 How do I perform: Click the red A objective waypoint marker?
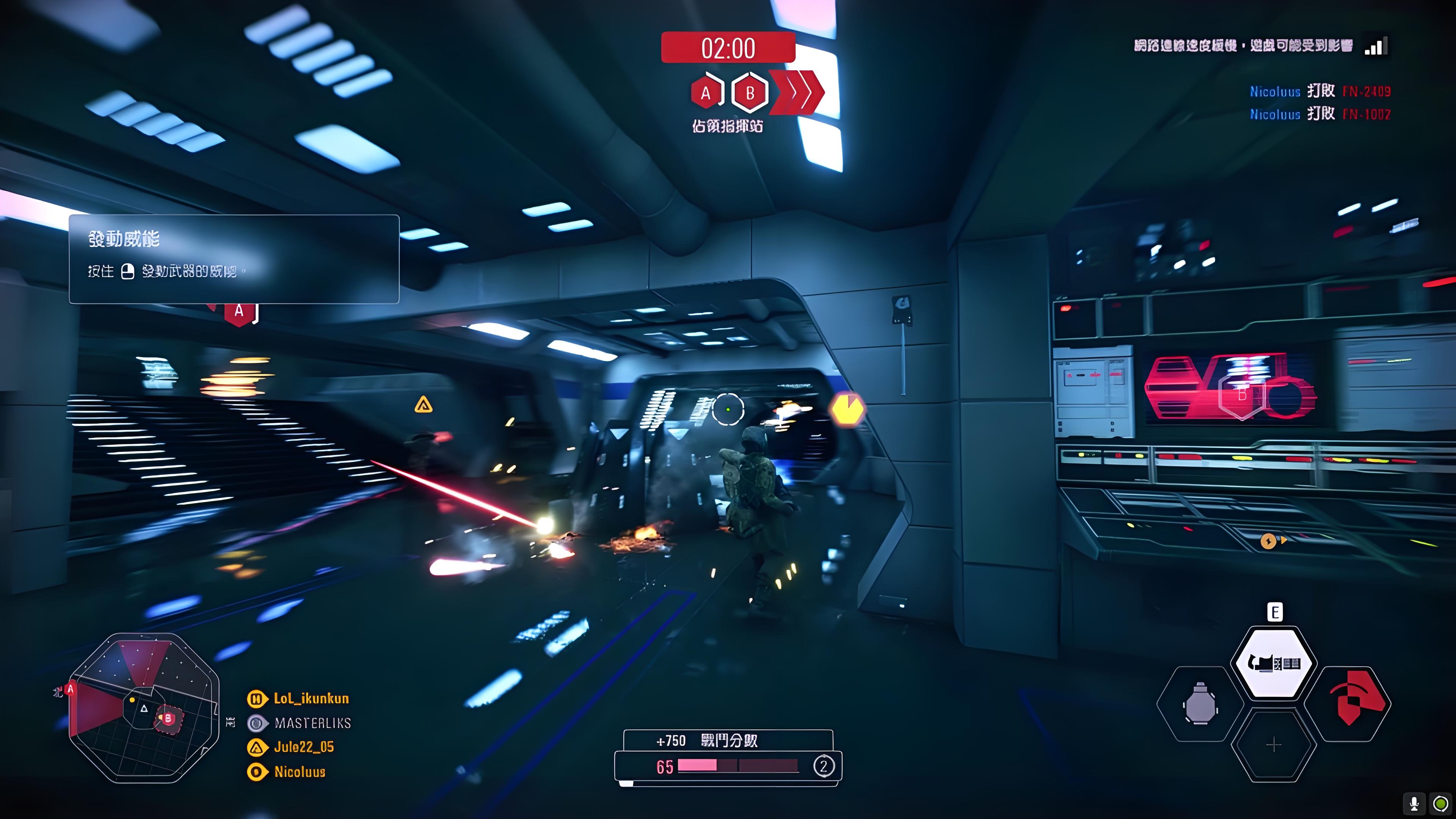click(239, 311)
